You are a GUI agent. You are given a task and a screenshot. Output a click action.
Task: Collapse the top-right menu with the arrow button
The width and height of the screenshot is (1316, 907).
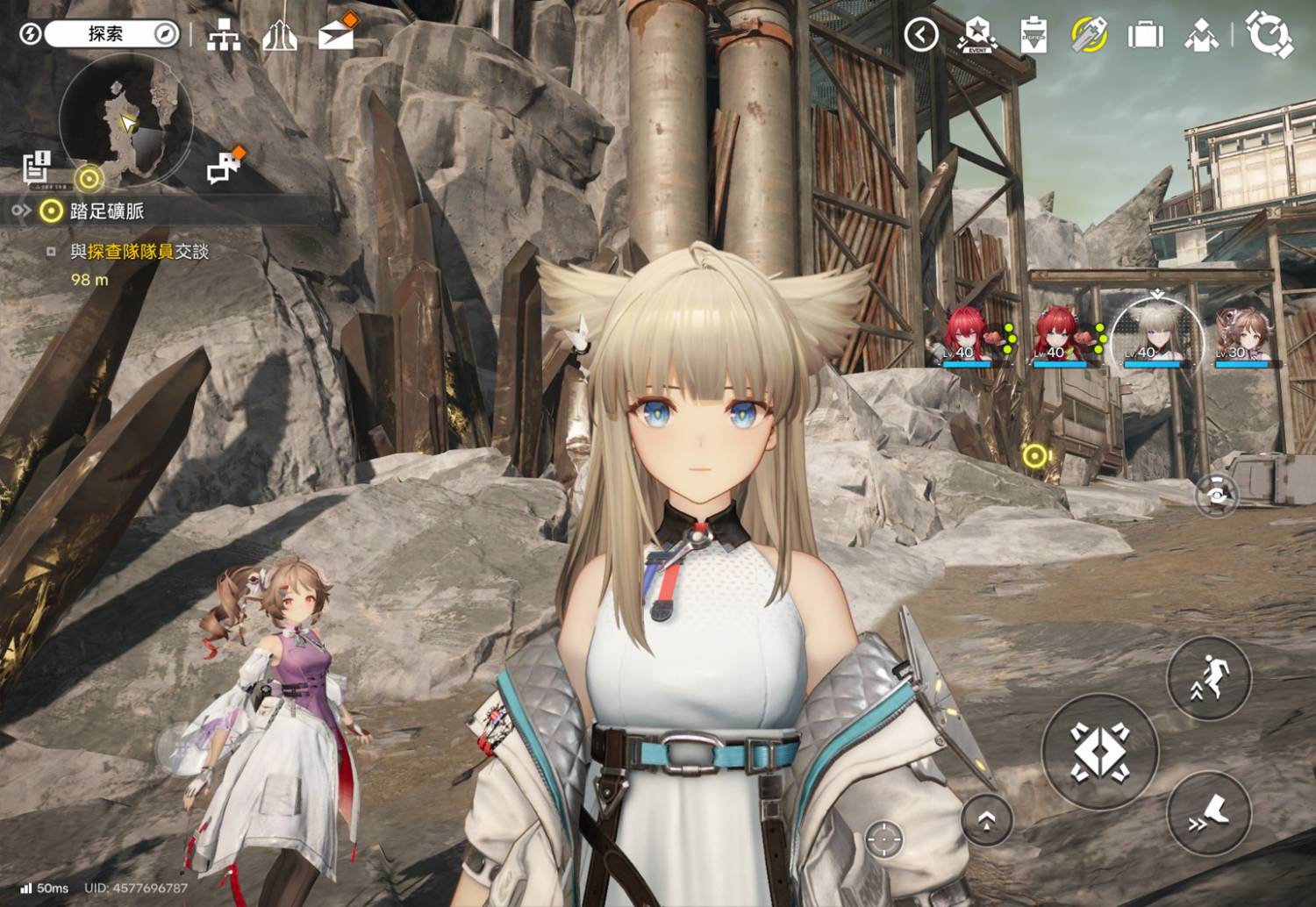pyautogui.click(x=921, y=35)
